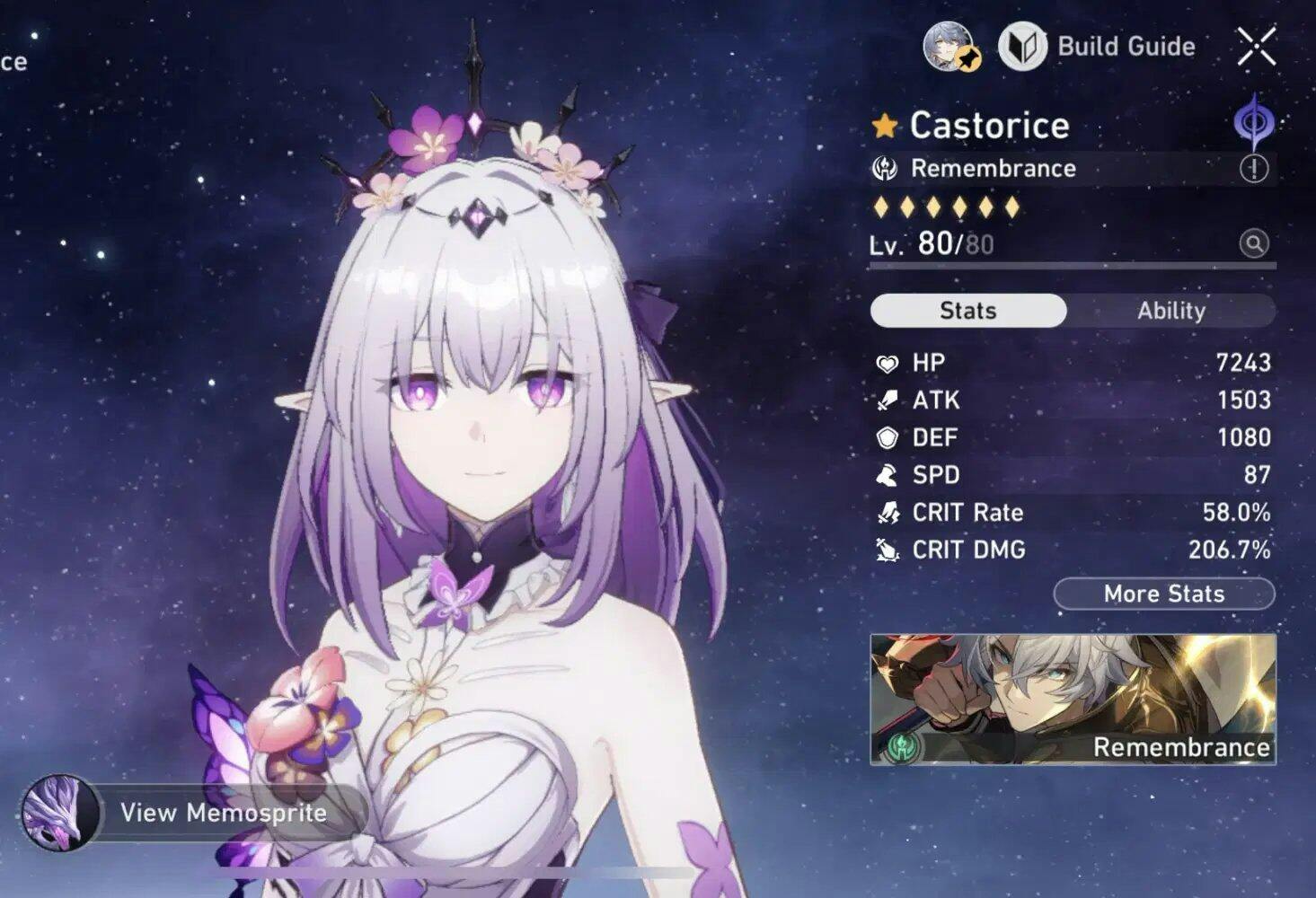Screen dimensions: 1316x898
Task: Tap the Quantum element icon
Action: pos(1253,121)
